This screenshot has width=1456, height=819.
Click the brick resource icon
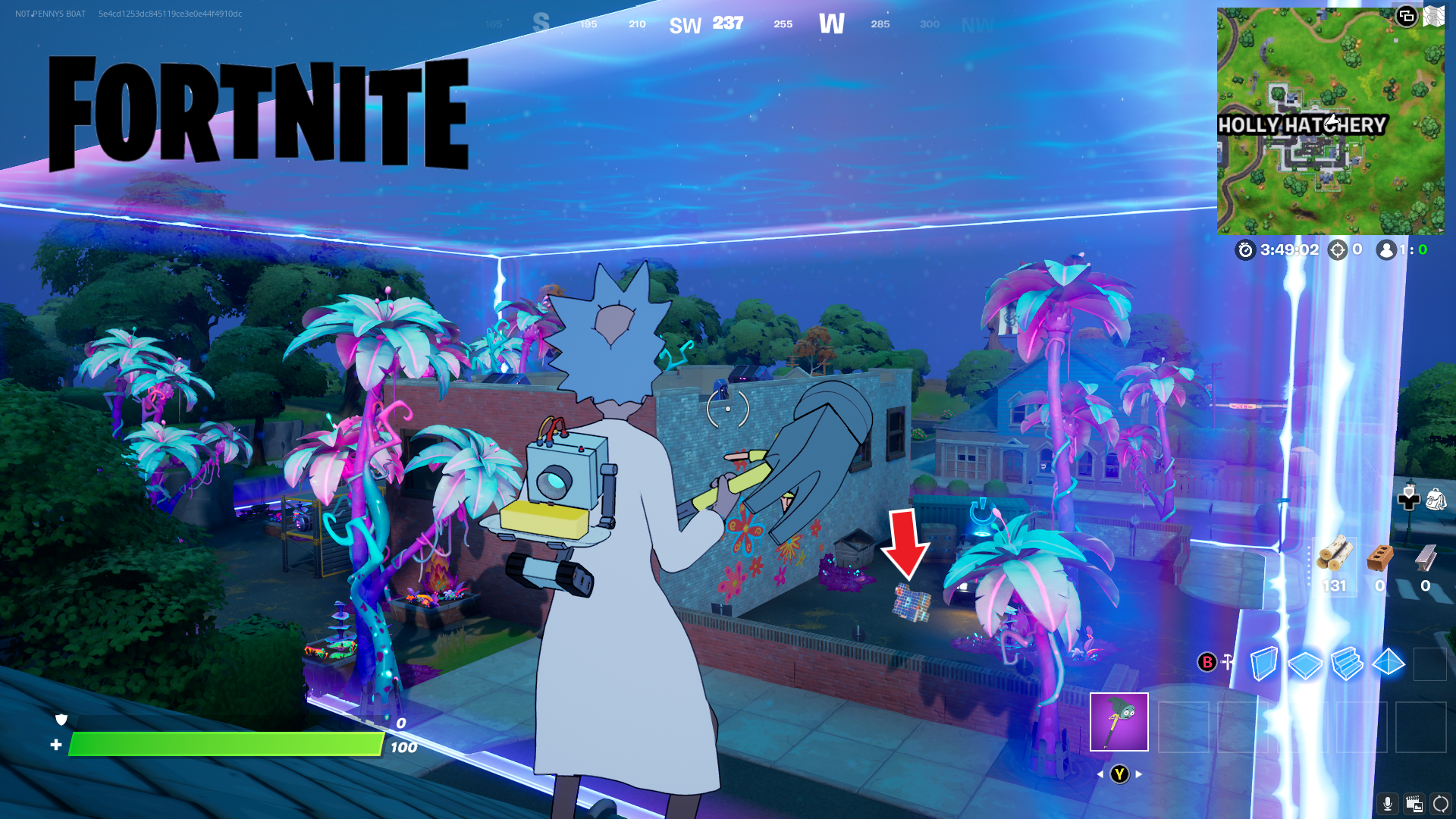[x=1379, y=557]
